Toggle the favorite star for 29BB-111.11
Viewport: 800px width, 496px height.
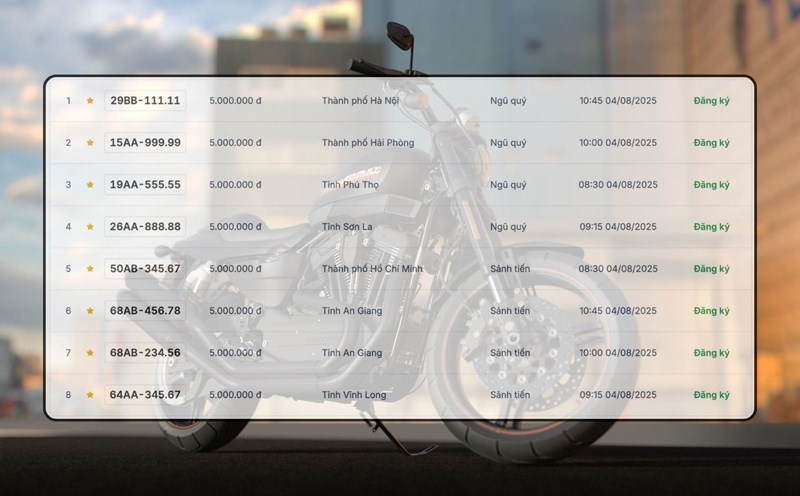click(x=90, y=101)
